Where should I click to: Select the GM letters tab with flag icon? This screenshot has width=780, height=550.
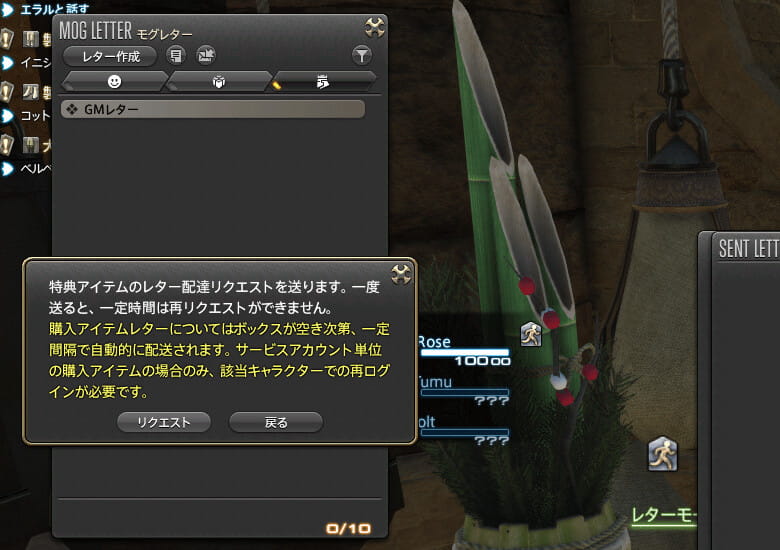point(323,81)
